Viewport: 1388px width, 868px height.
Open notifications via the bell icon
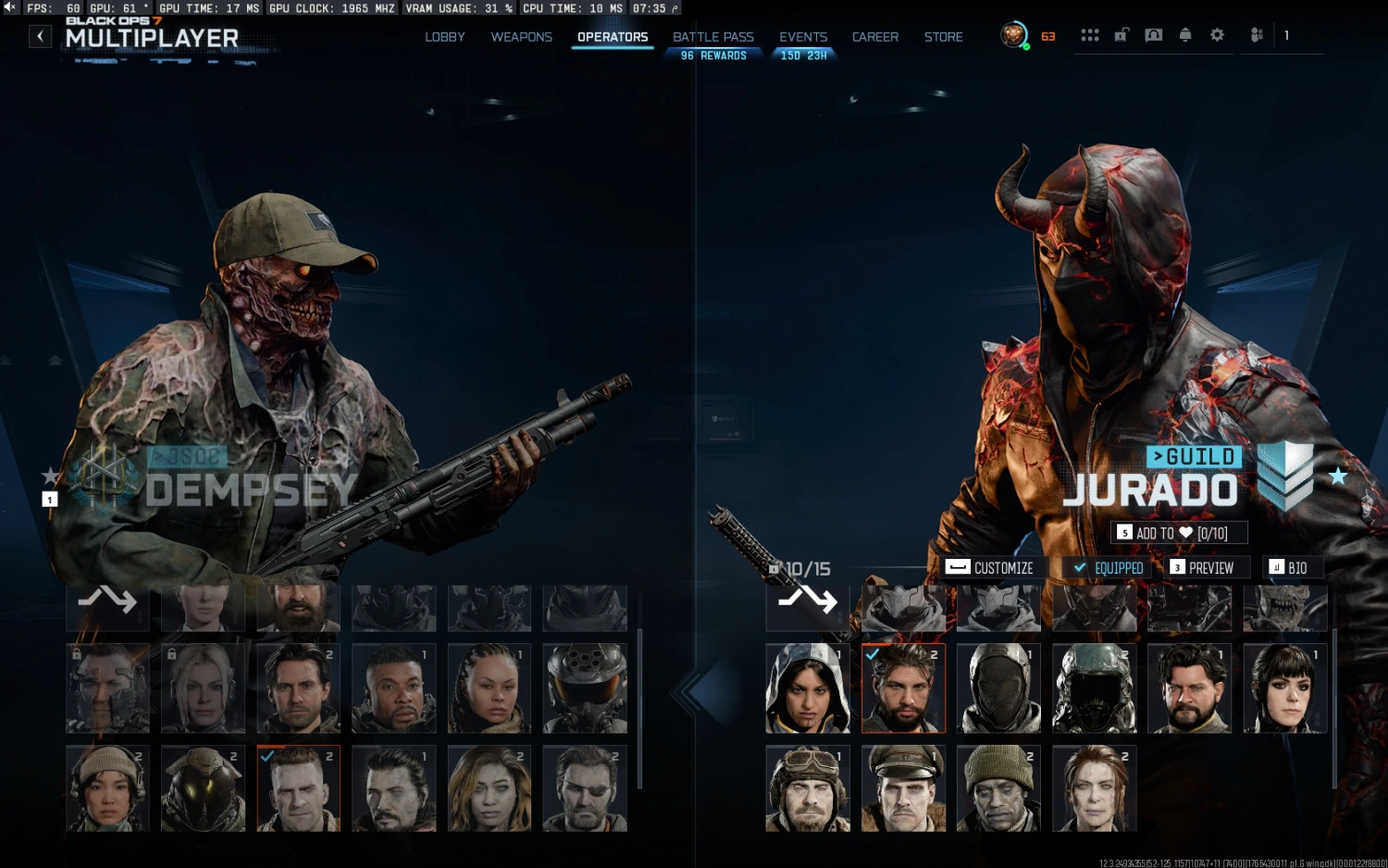click(x=1184, y=34)
